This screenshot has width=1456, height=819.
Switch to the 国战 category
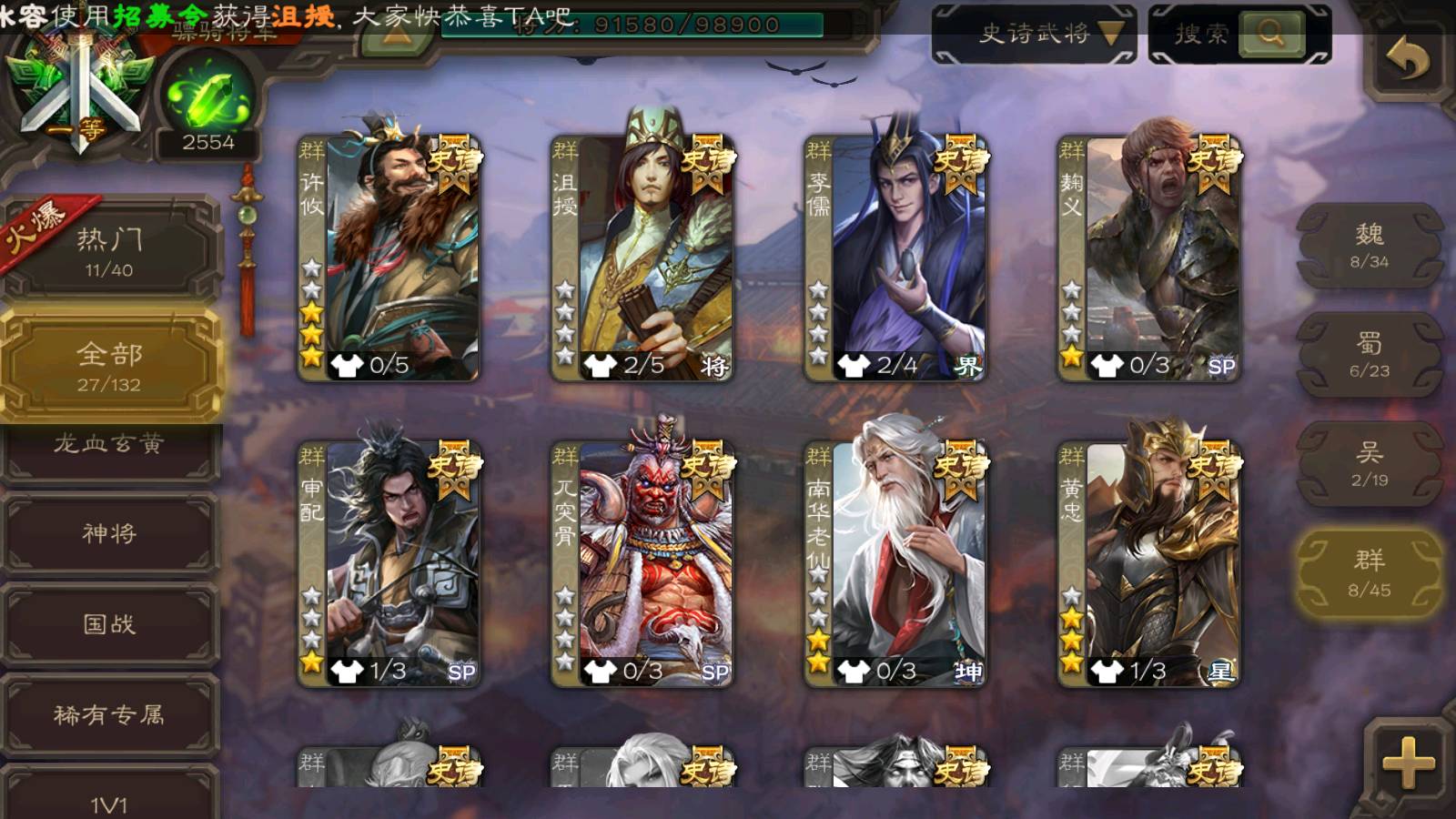click(109, 624)
